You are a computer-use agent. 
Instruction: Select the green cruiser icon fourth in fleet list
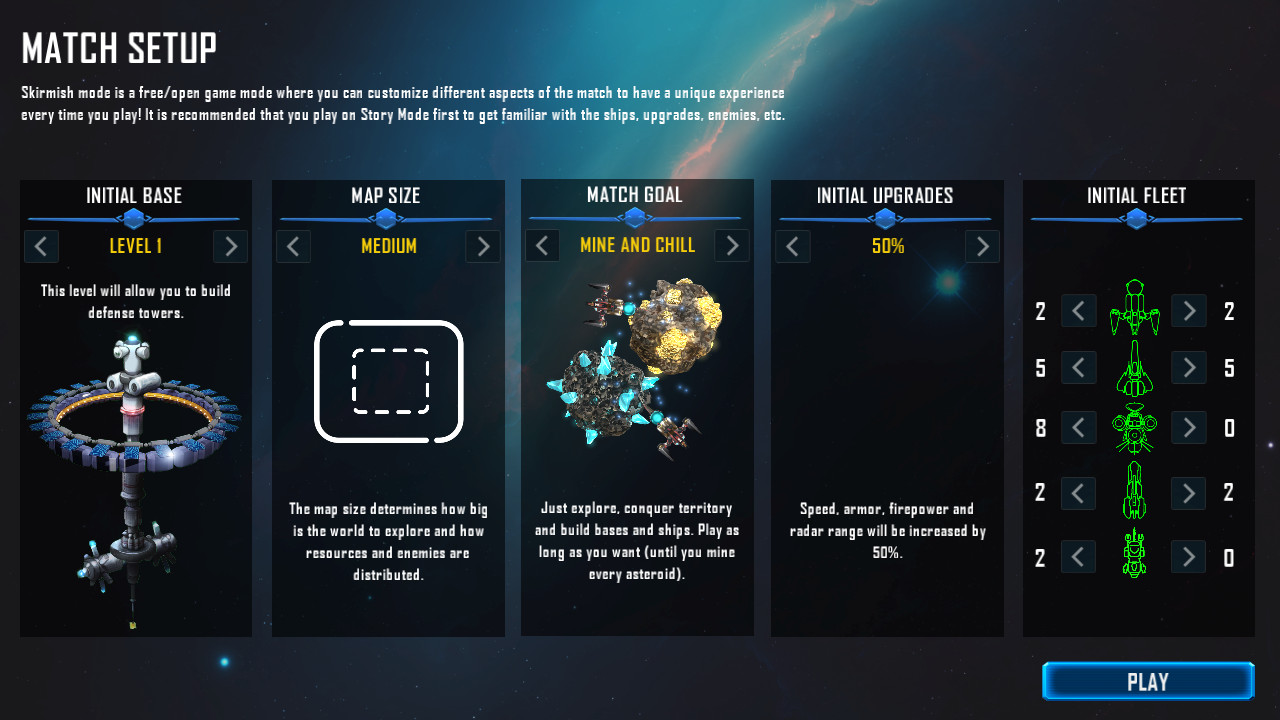(x=1135, y=492)
